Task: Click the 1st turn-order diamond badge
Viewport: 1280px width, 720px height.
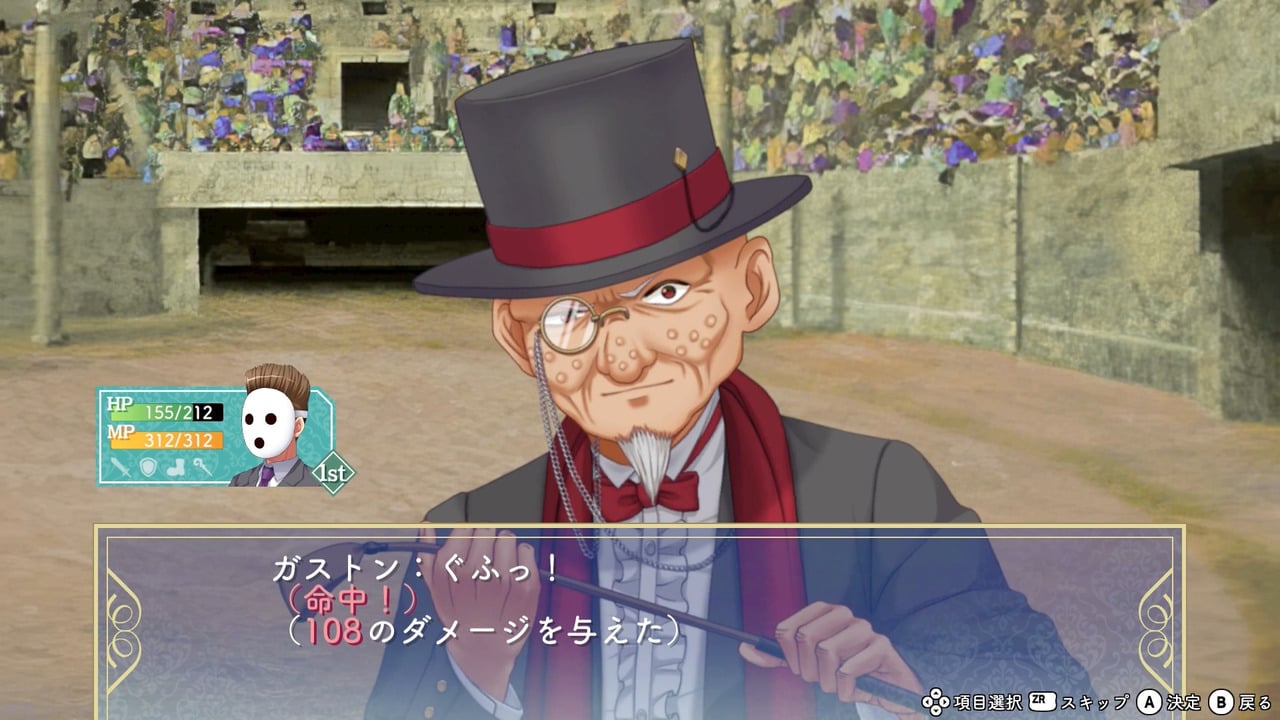Action: click(333, 472)
